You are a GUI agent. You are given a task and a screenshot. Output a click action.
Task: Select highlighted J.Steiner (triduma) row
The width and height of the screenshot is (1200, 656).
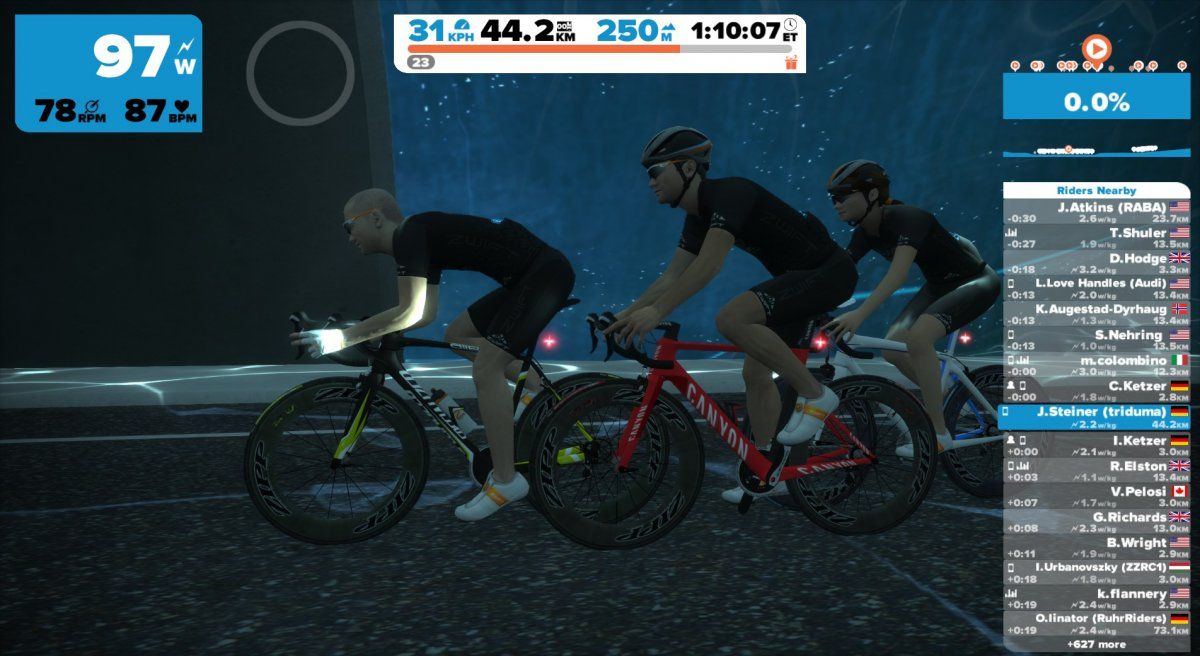1097,417
